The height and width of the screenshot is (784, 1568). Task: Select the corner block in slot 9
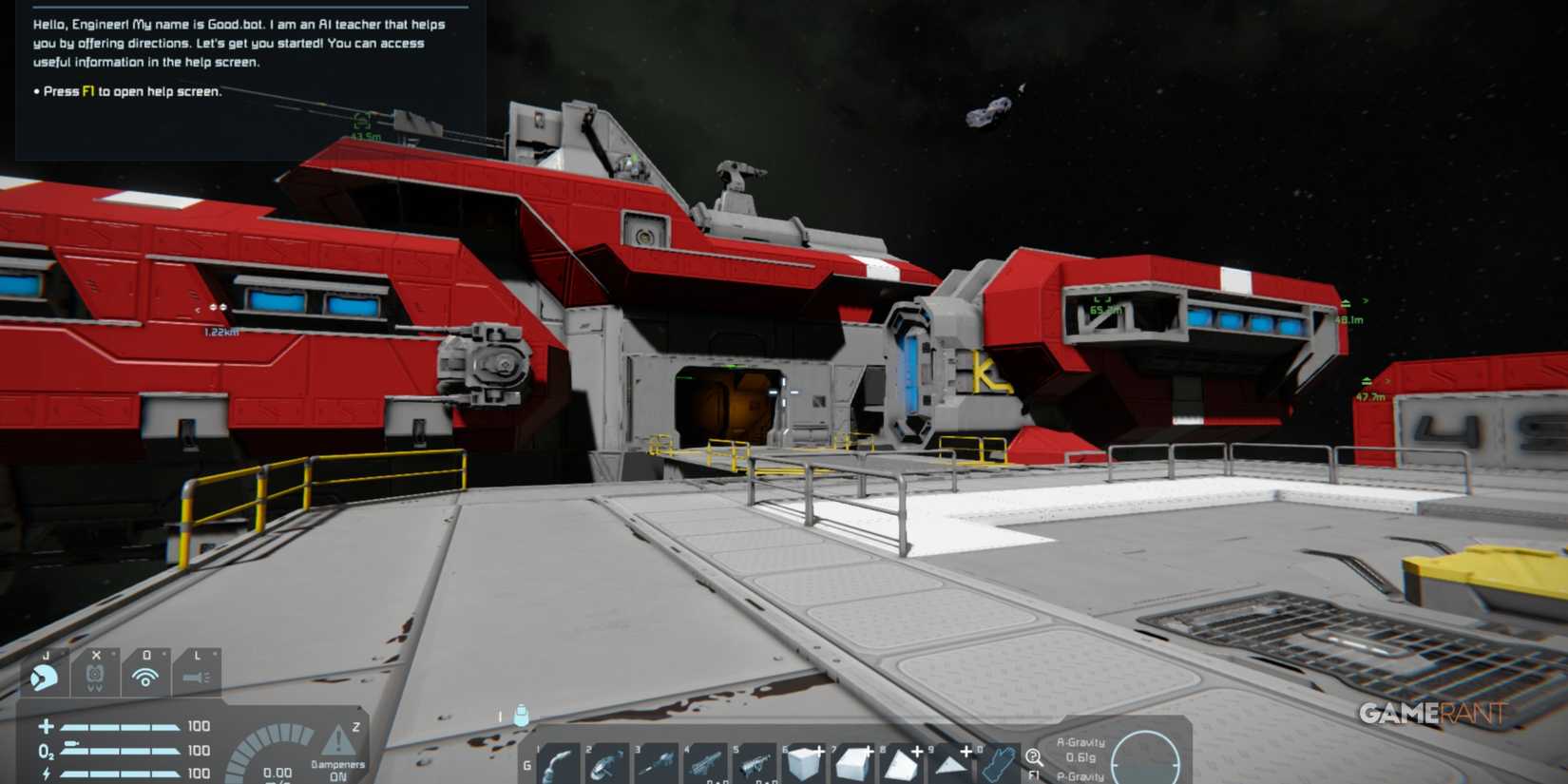[950, 763]
